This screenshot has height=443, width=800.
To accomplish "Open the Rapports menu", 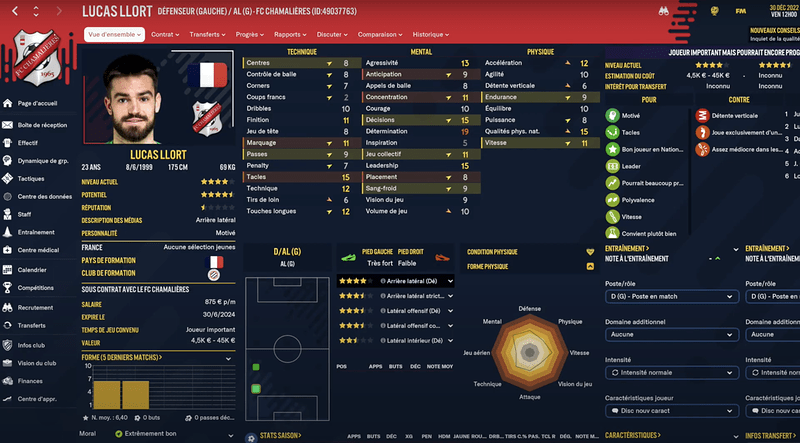I will pyautogui.click(x=291, y=34).
